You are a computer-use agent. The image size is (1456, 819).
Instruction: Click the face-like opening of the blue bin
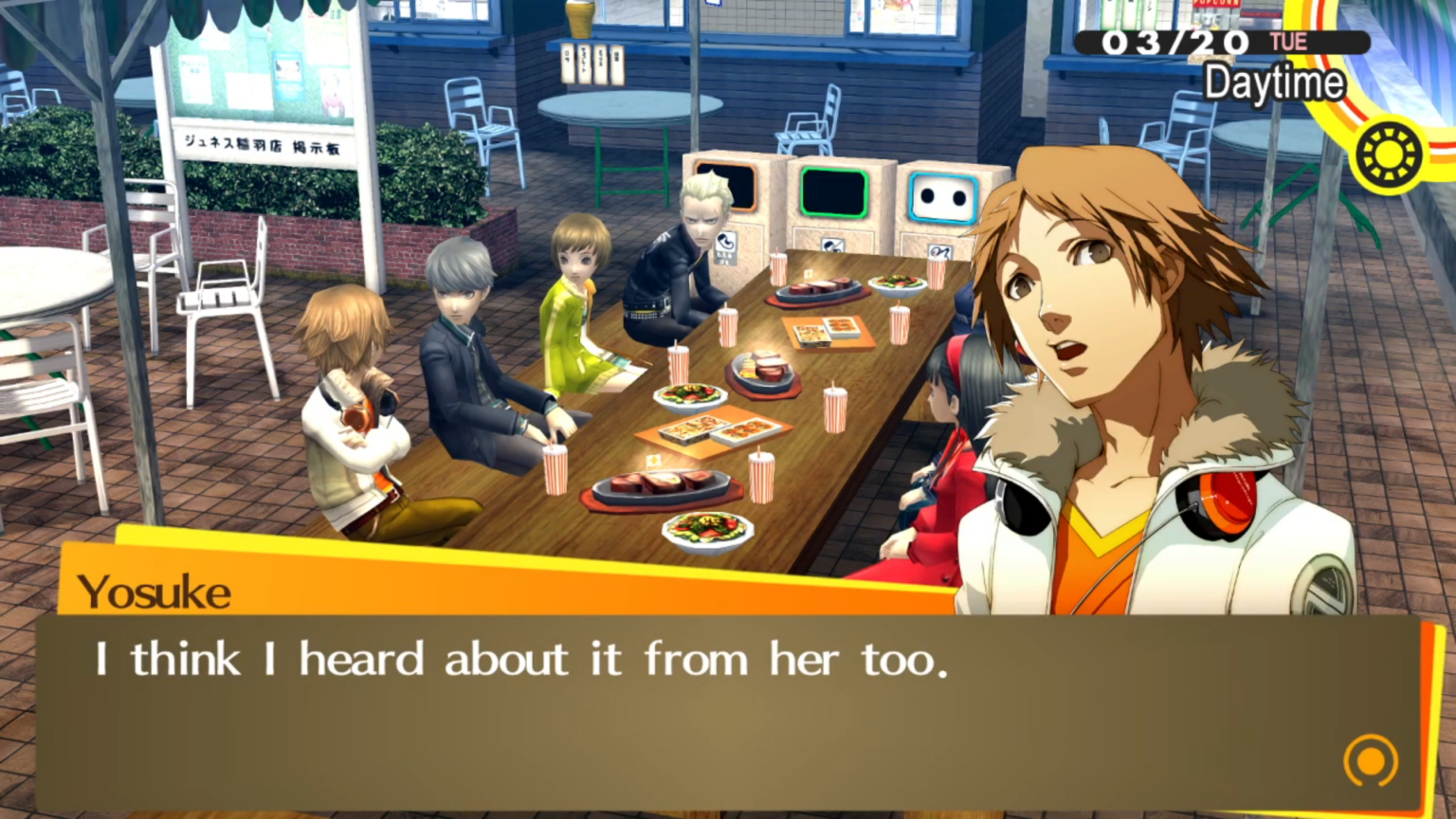pyautogui.click(x=941, y=197)
